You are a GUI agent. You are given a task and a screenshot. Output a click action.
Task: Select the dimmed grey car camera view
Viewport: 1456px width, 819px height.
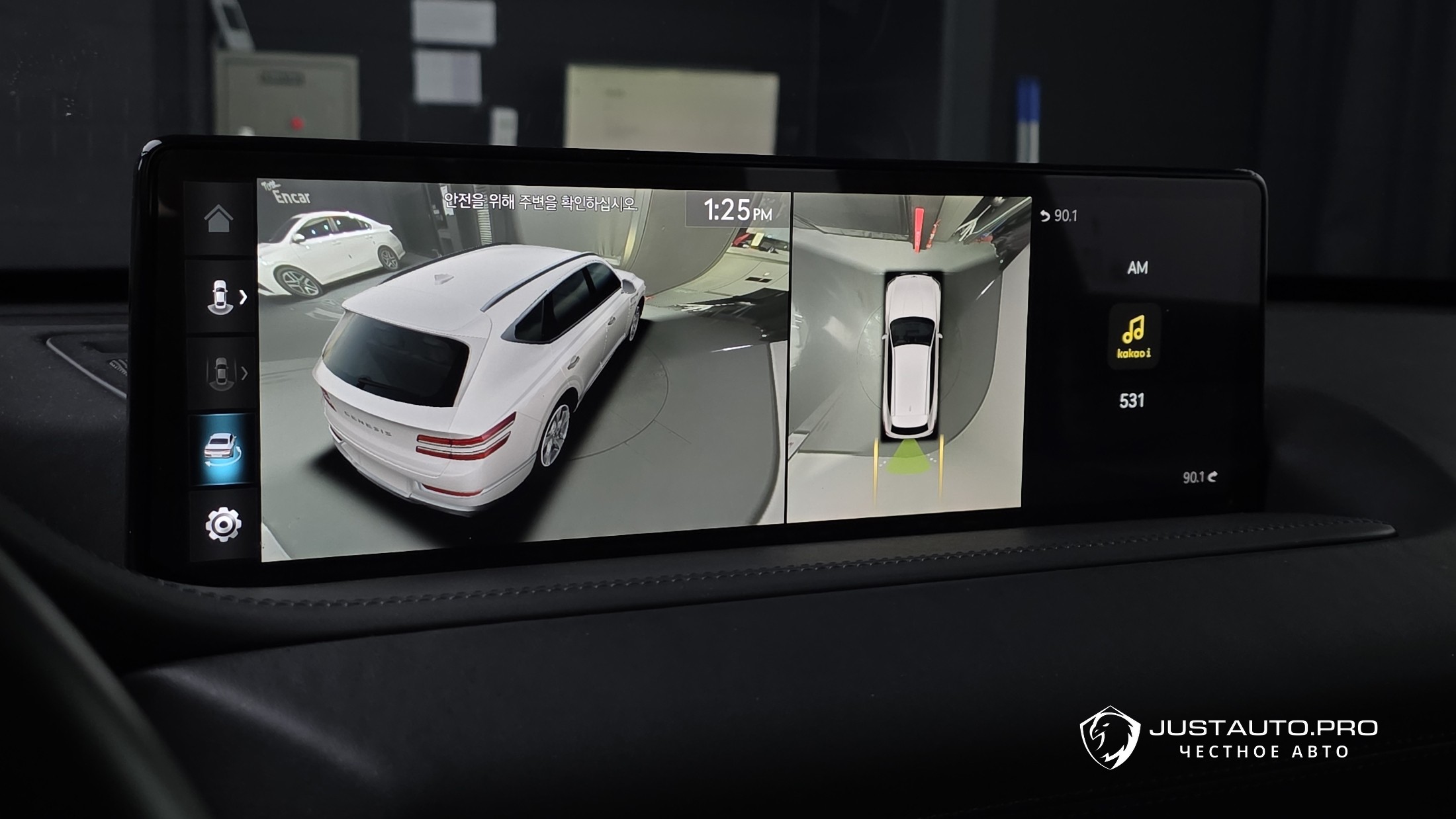[x=223, y=374]
